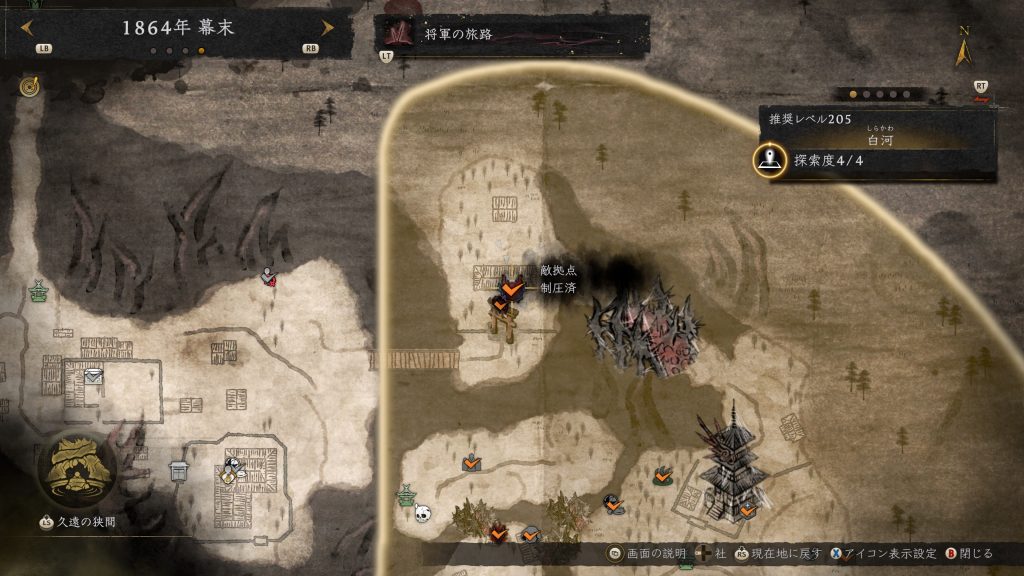Click the target icon below the era banner
The width and height of the screenshot is (1024, 576).
(x=28, y=87)
